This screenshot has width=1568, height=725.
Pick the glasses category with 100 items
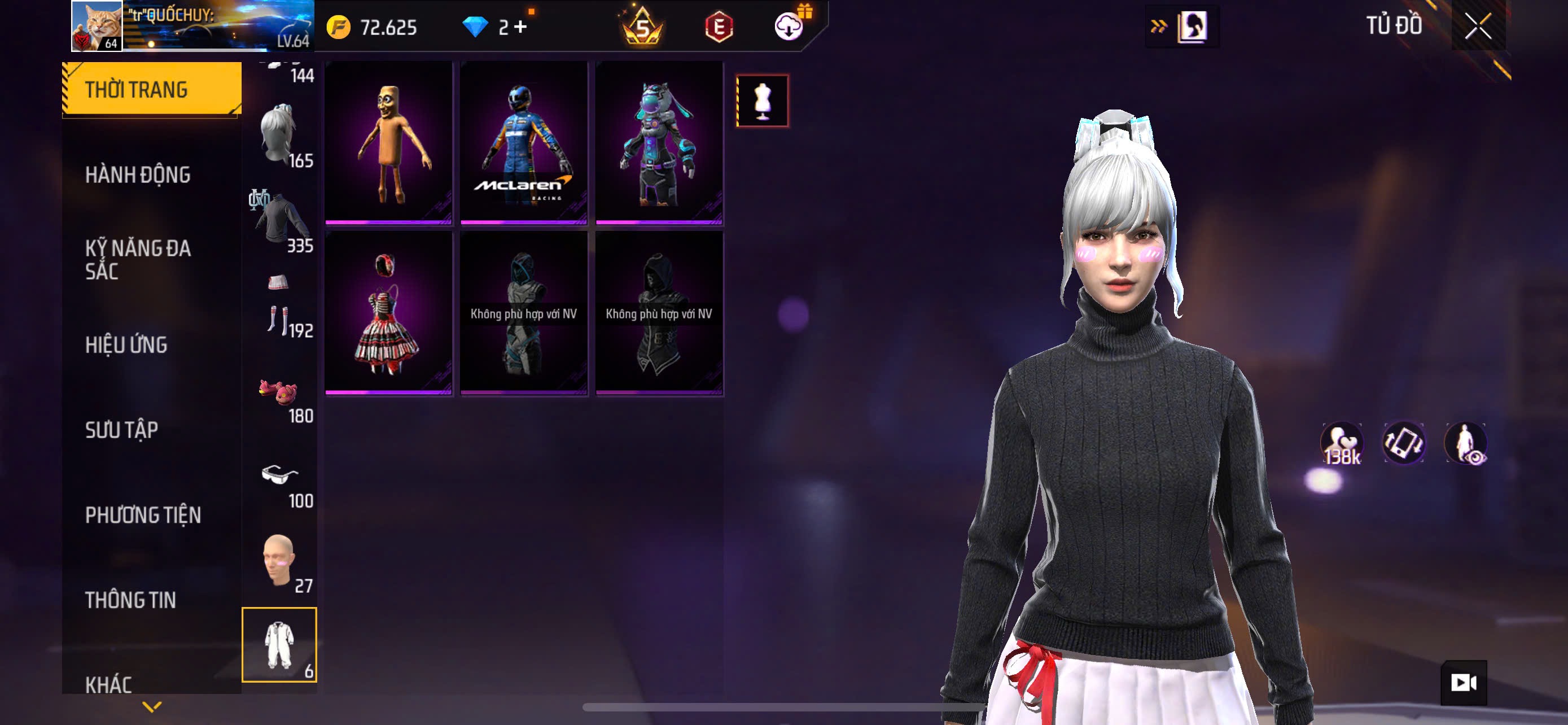point(279,481)
